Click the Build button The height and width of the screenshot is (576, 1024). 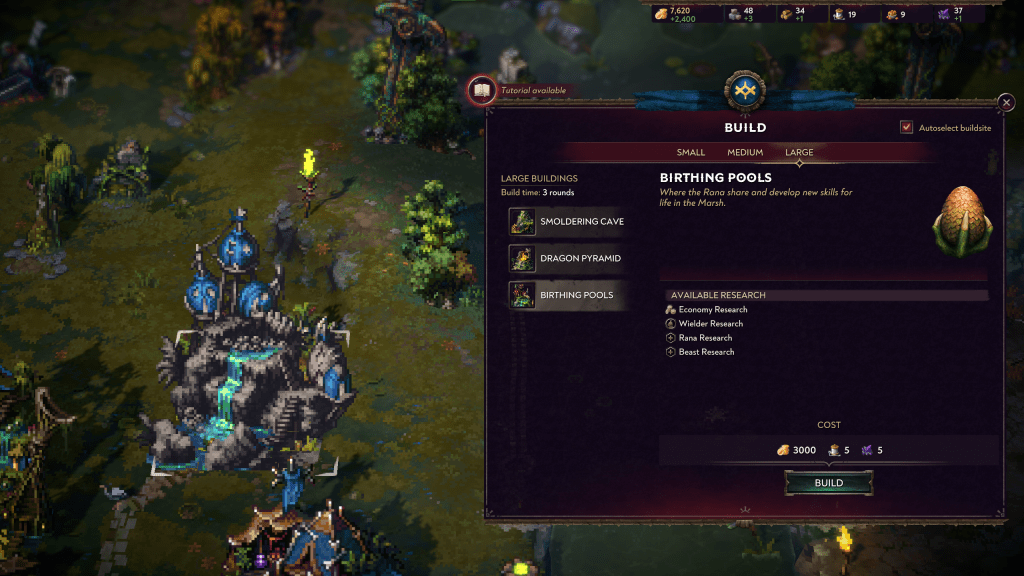click(x=828, y=483)
